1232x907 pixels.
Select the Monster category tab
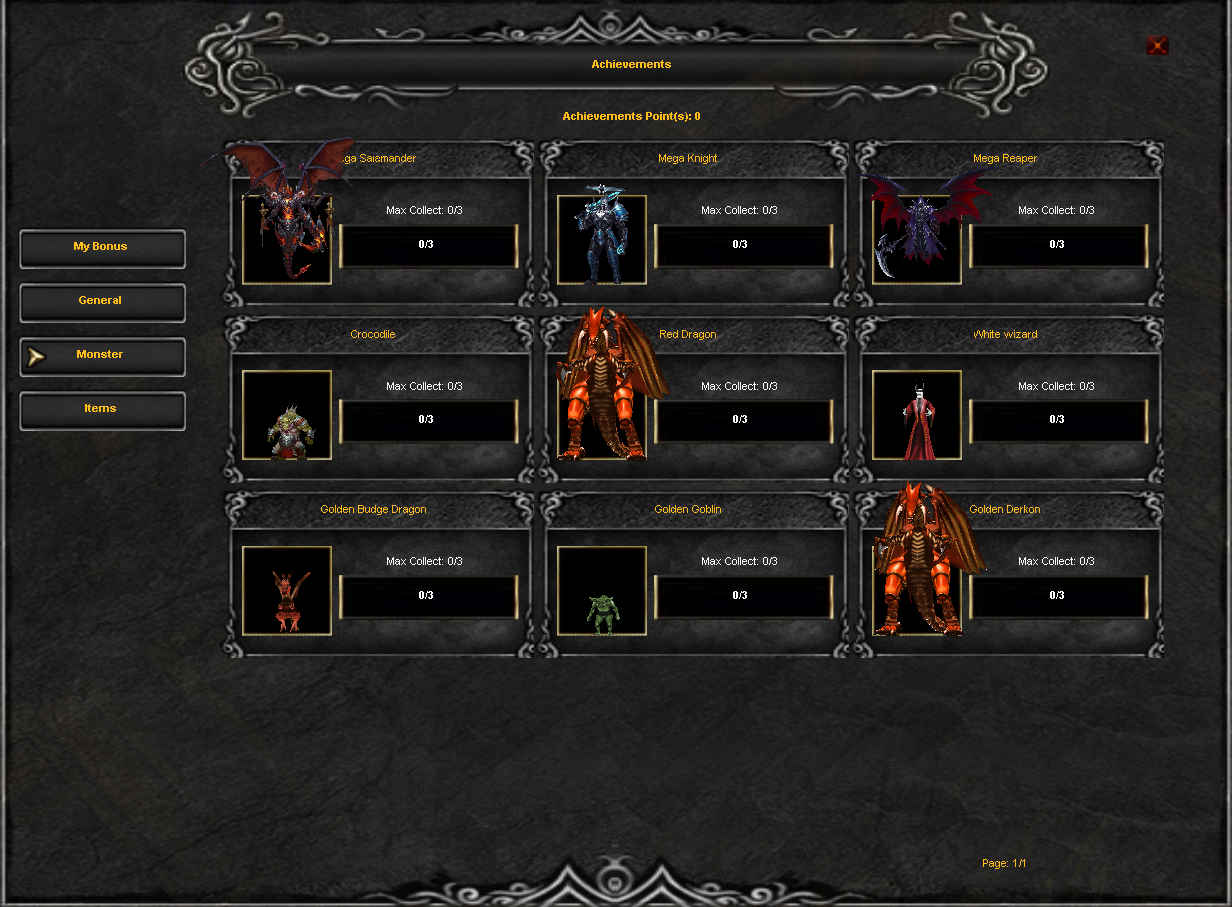click(102, 356)
